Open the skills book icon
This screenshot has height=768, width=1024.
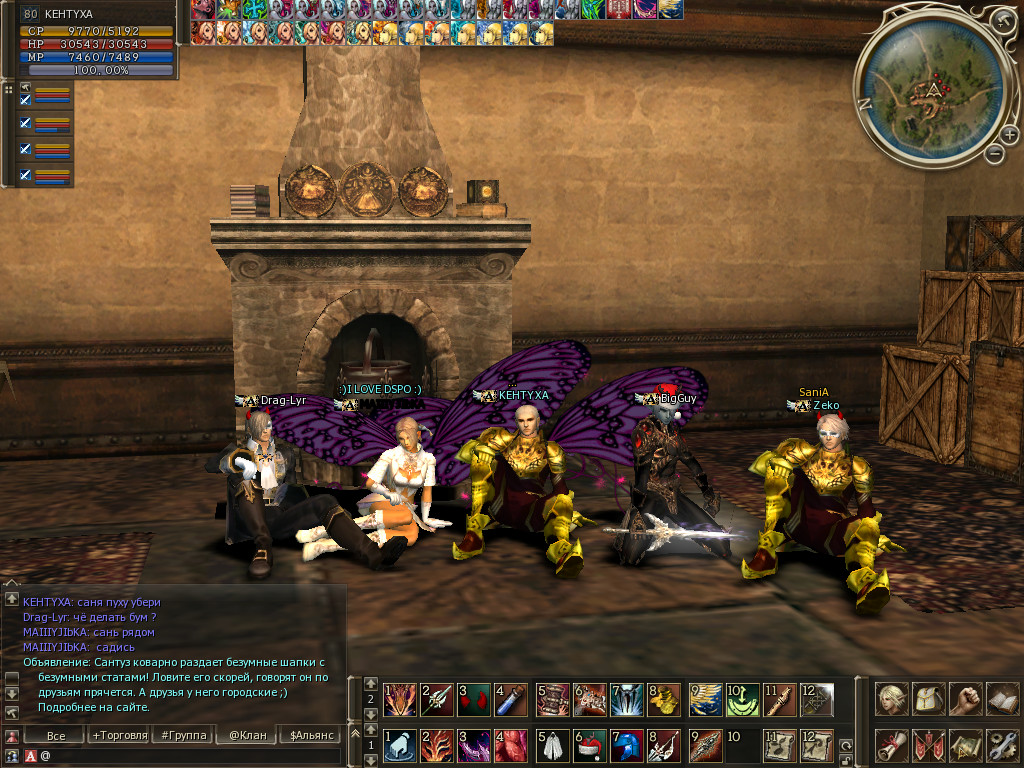point(1001,698)
